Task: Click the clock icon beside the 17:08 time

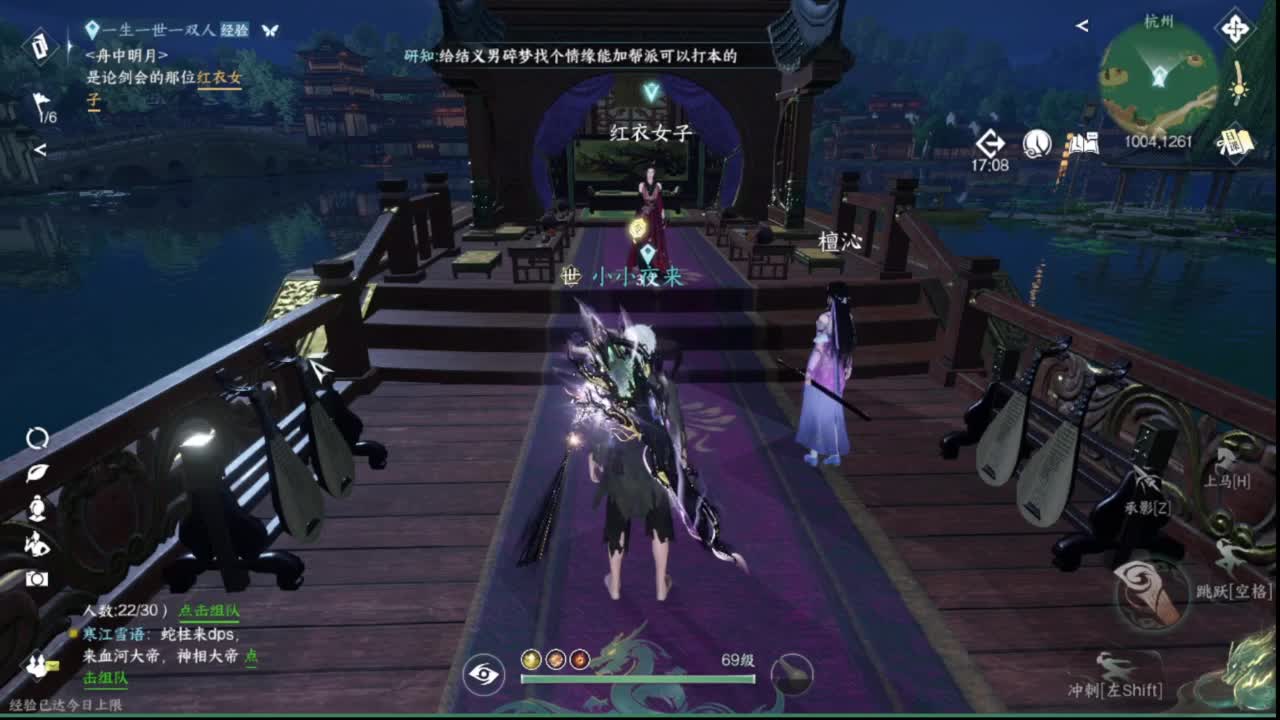Action: click(x=1036, y=144)
